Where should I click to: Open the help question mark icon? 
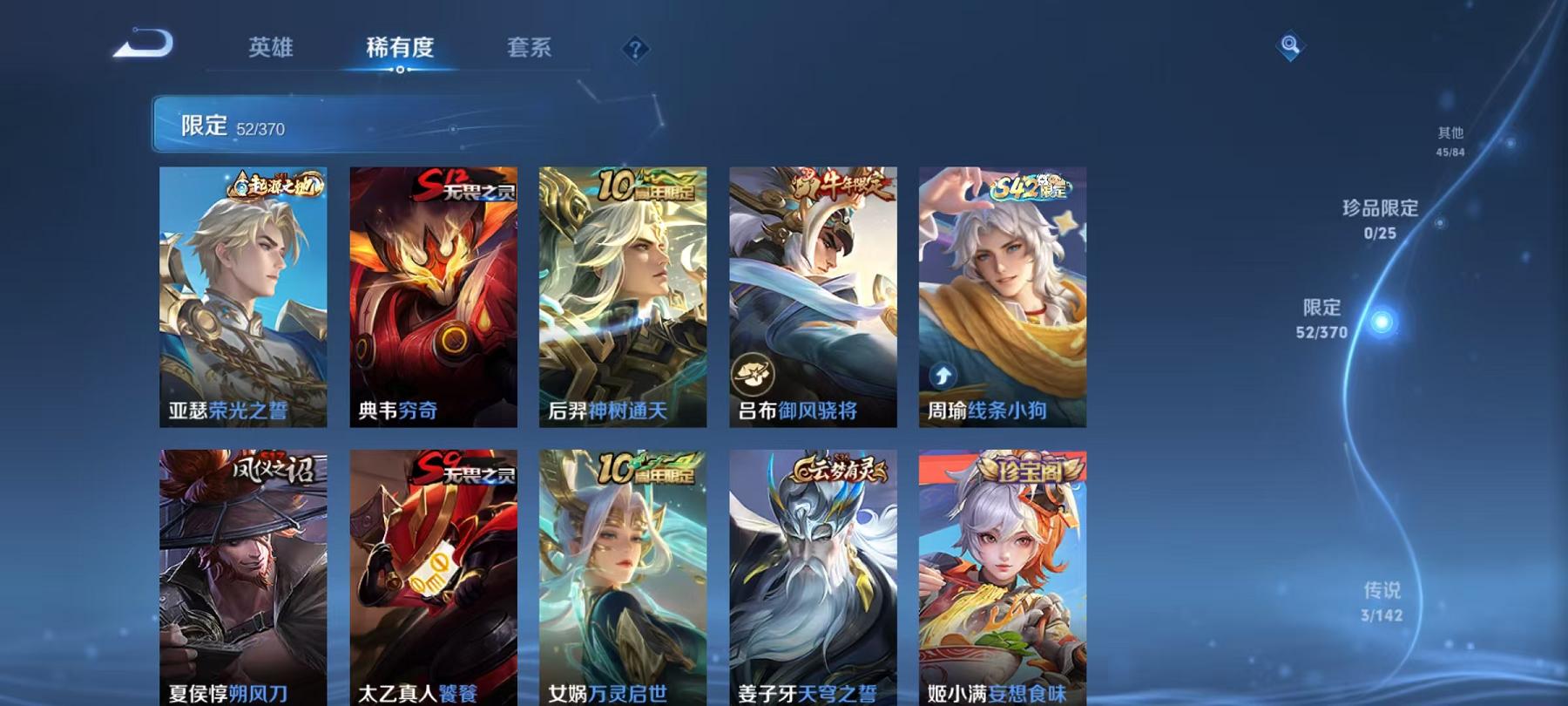(635, 50)
